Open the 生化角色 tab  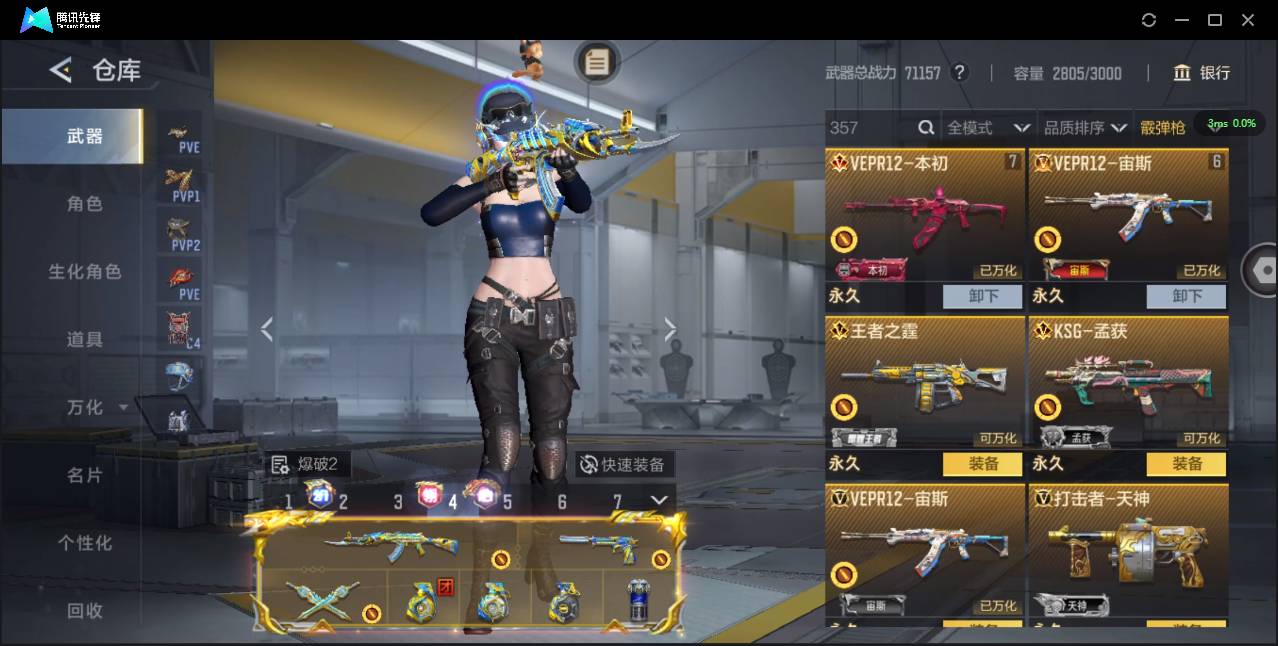pyautogui.click(x=85, y=272)
